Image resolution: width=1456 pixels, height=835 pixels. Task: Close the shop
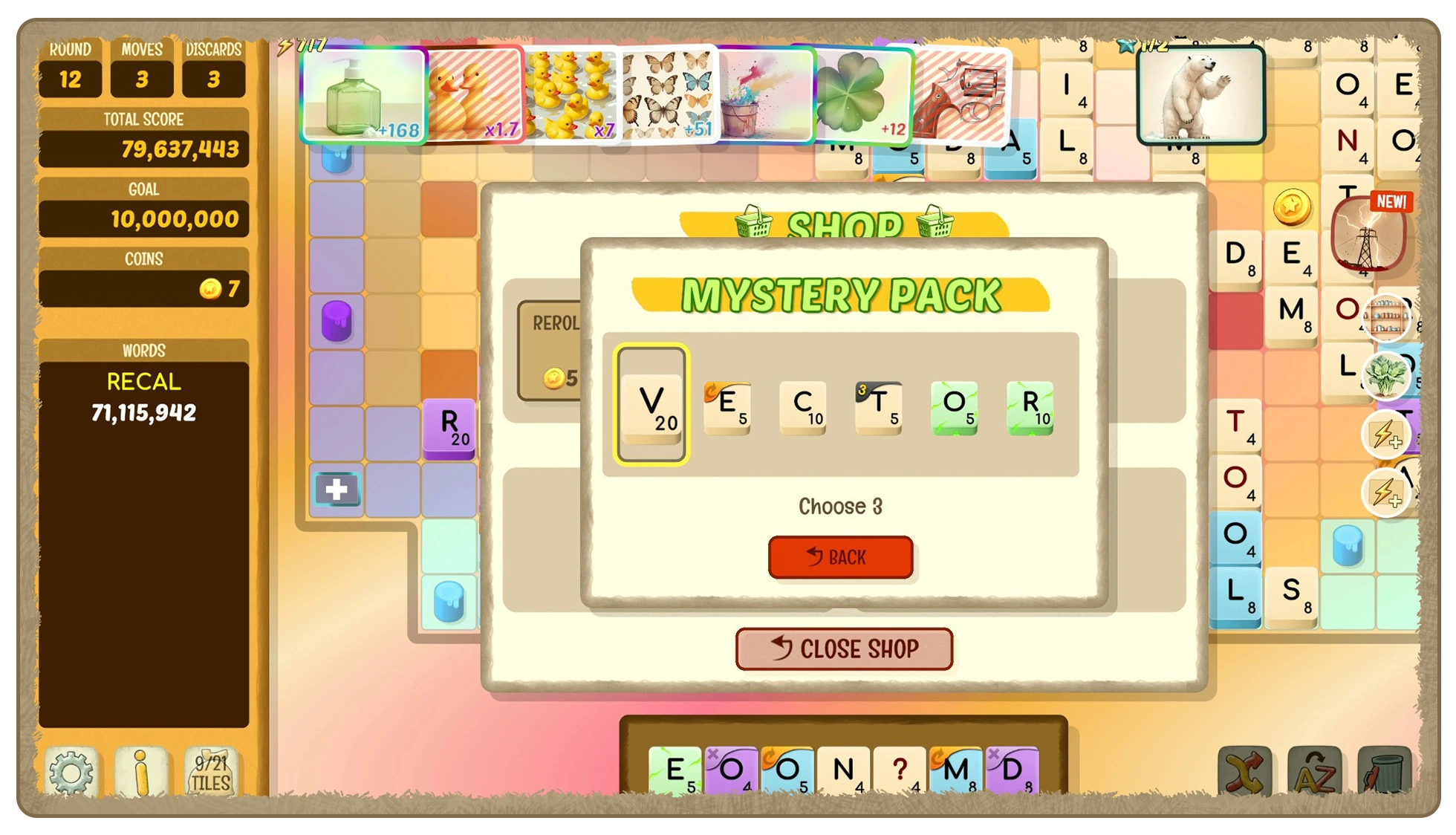844,649
